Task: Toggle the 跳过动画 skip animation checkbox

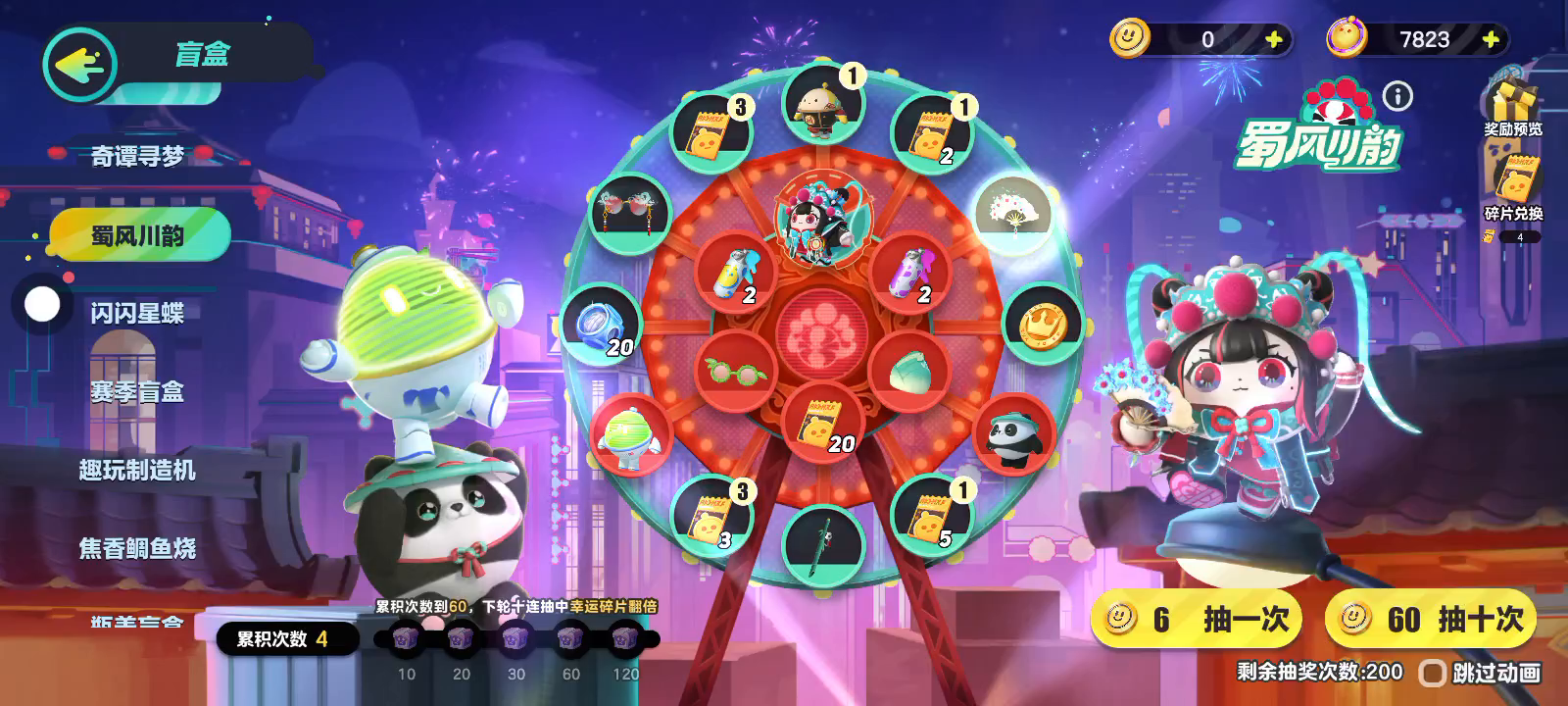Action: tap(1433, 673)
